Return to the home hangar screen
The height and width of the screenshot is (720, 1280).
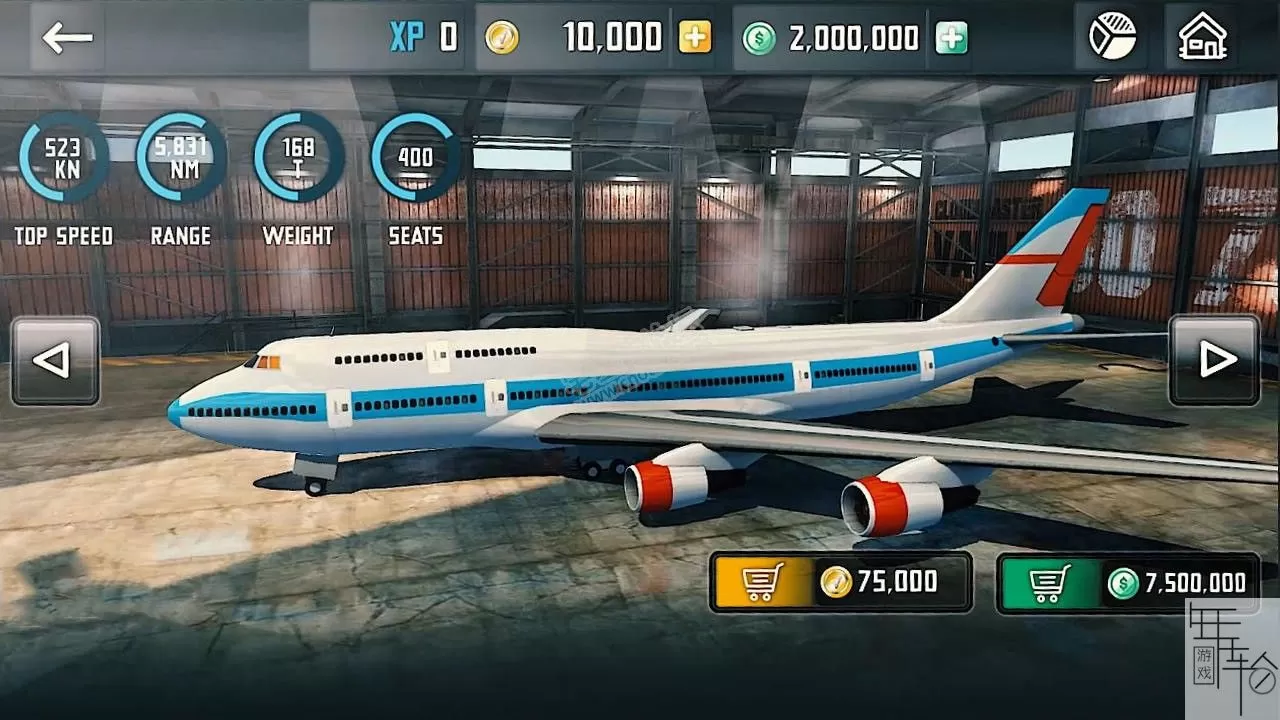tap(1202, 38)
